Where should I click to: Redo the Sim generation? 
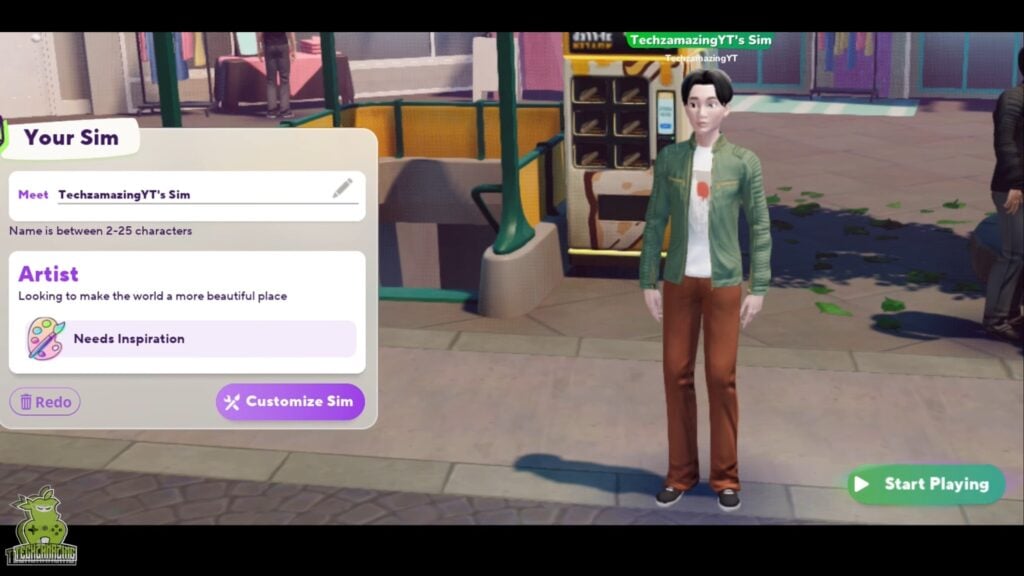45,402
